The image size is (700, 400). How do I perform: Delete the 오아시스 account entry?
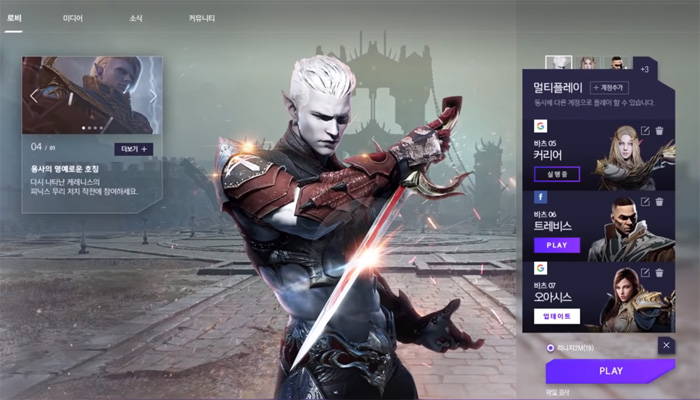(x=659, y=272)
